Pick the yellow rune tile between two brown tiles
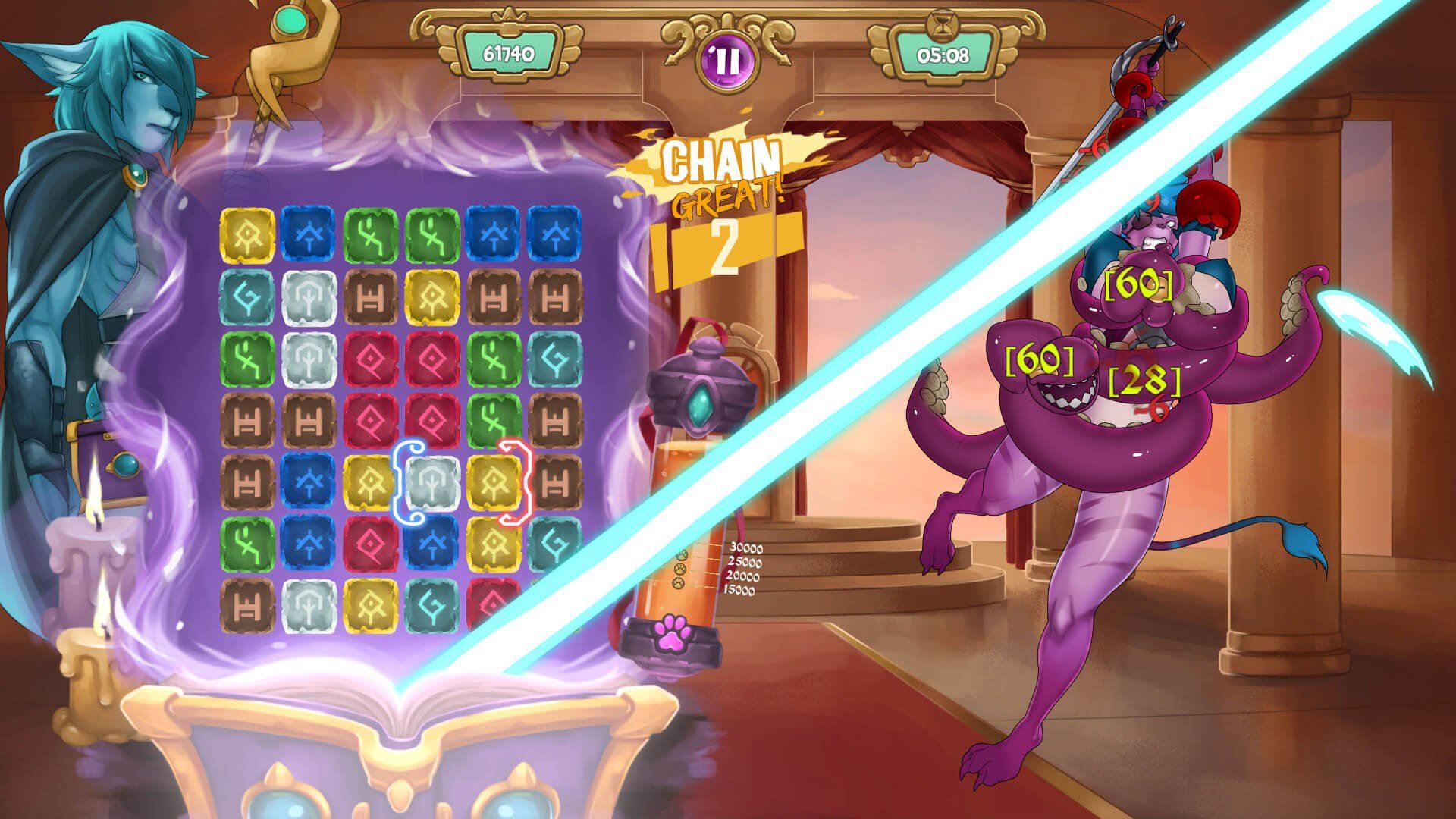Screen dimensions: 1456x819 [x=433, y=297]
